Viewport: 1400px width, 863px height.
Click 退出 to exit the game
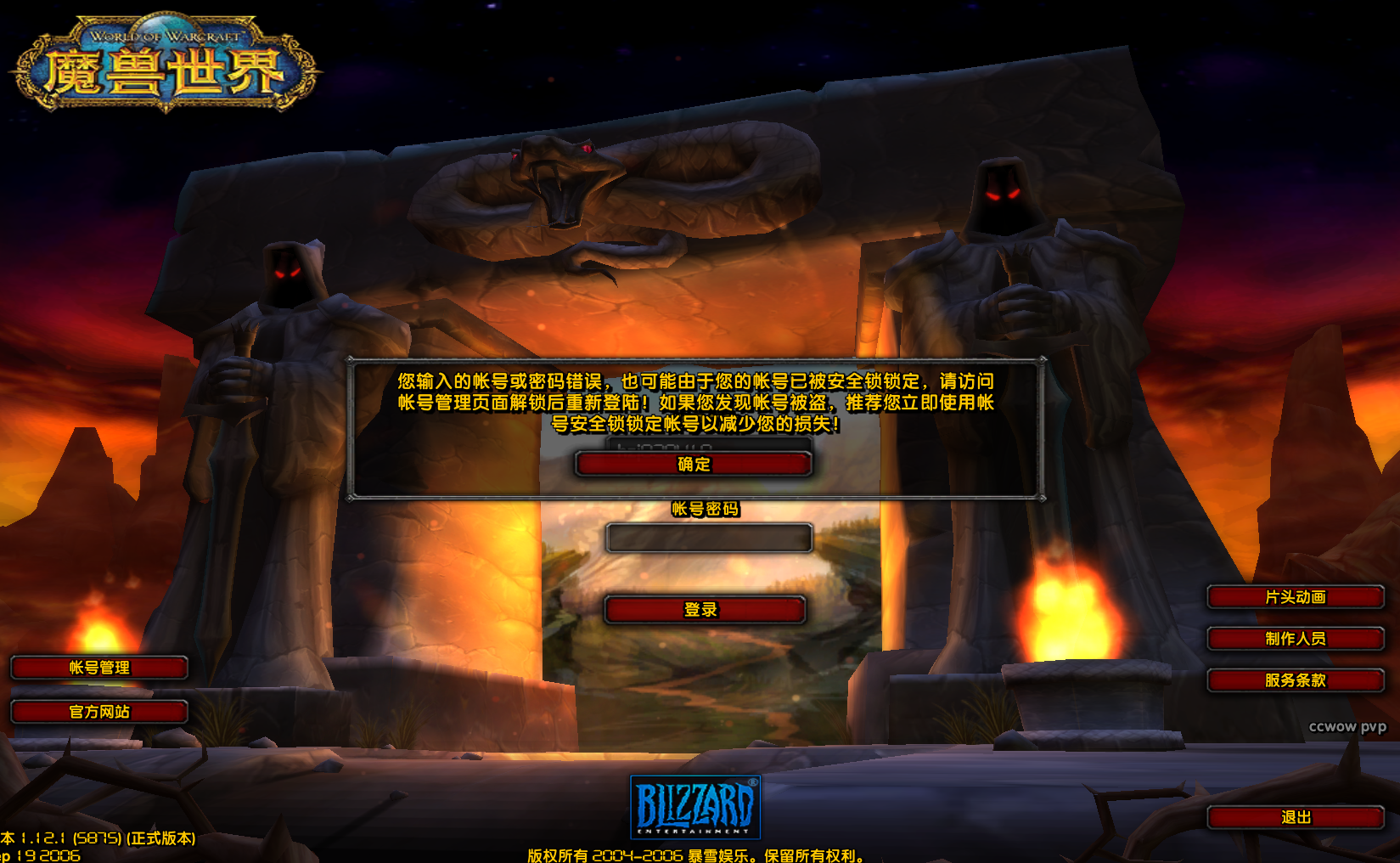tap(1296, 818)
